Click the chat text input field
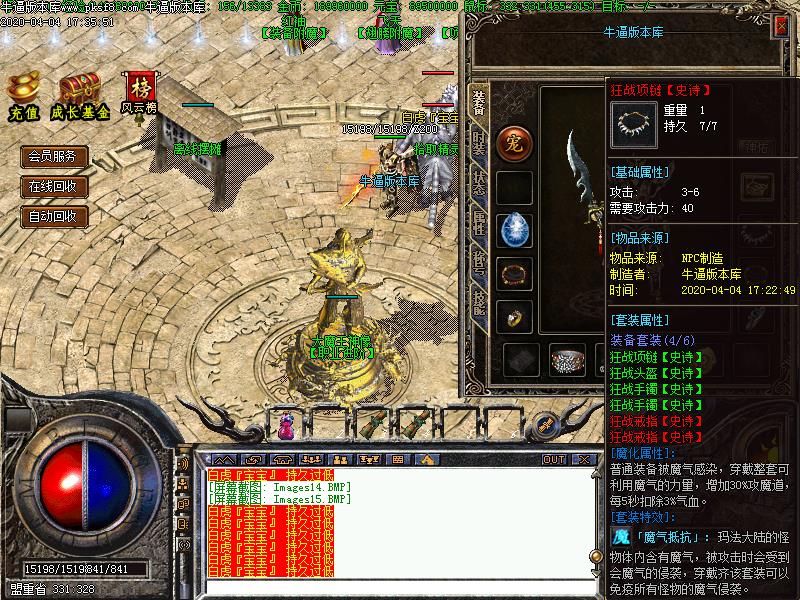Viewport: 800px width, 600px height. click(400, 588)
